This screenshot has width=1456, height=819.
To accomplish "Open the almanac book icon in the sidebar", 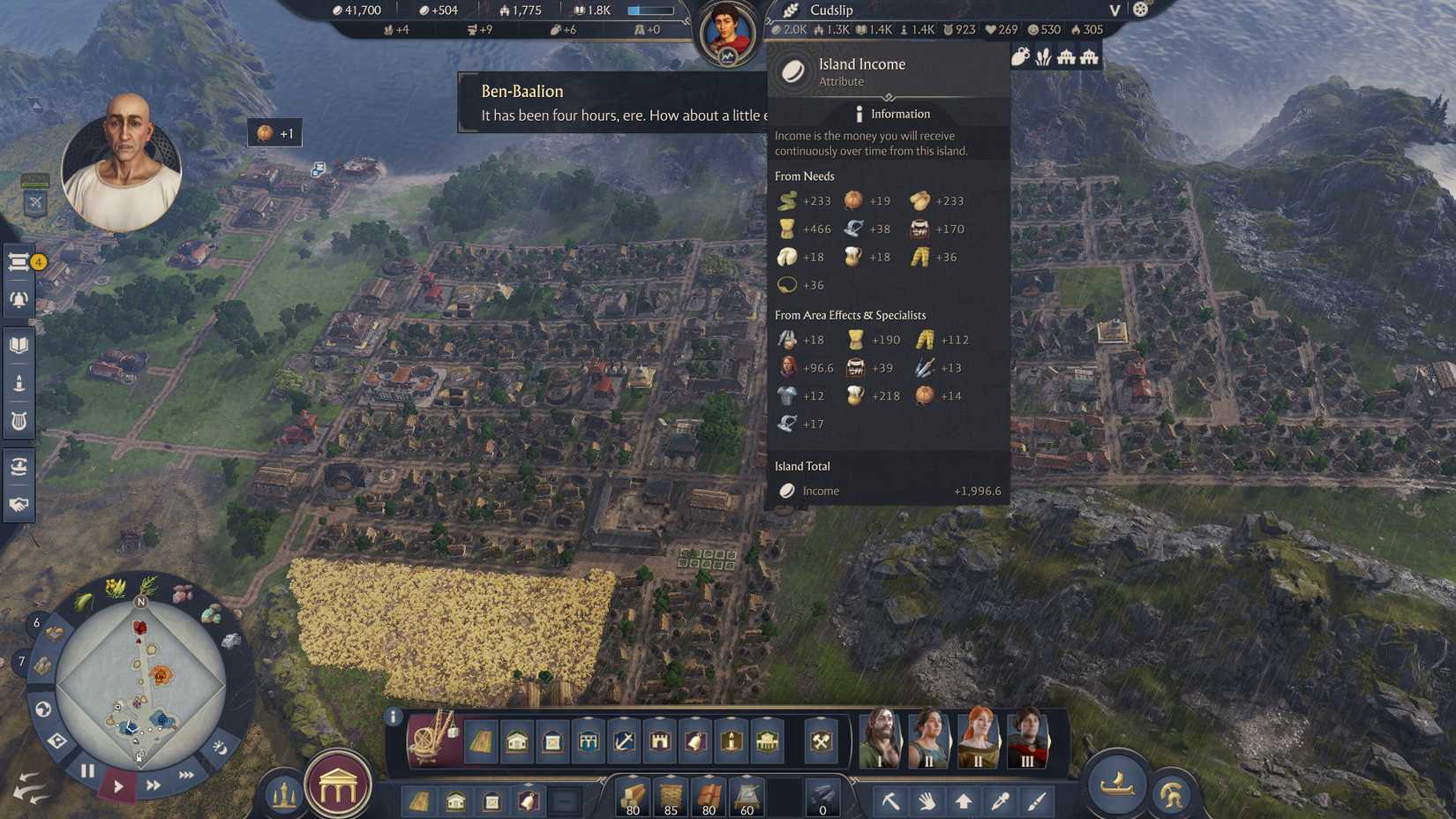I will click(x=19, y=344).
